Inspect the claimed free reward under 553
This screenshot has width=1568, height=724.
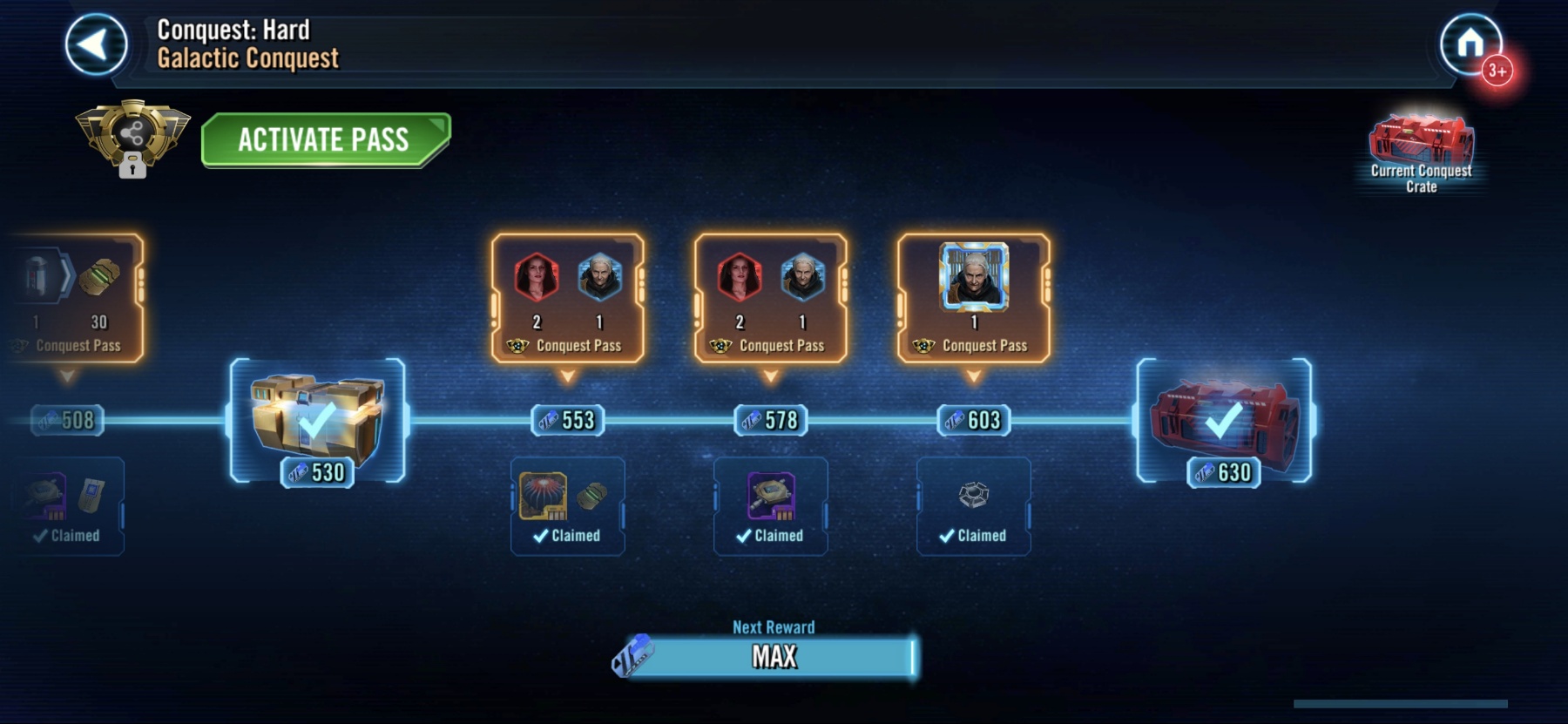[x=568, y=506]
